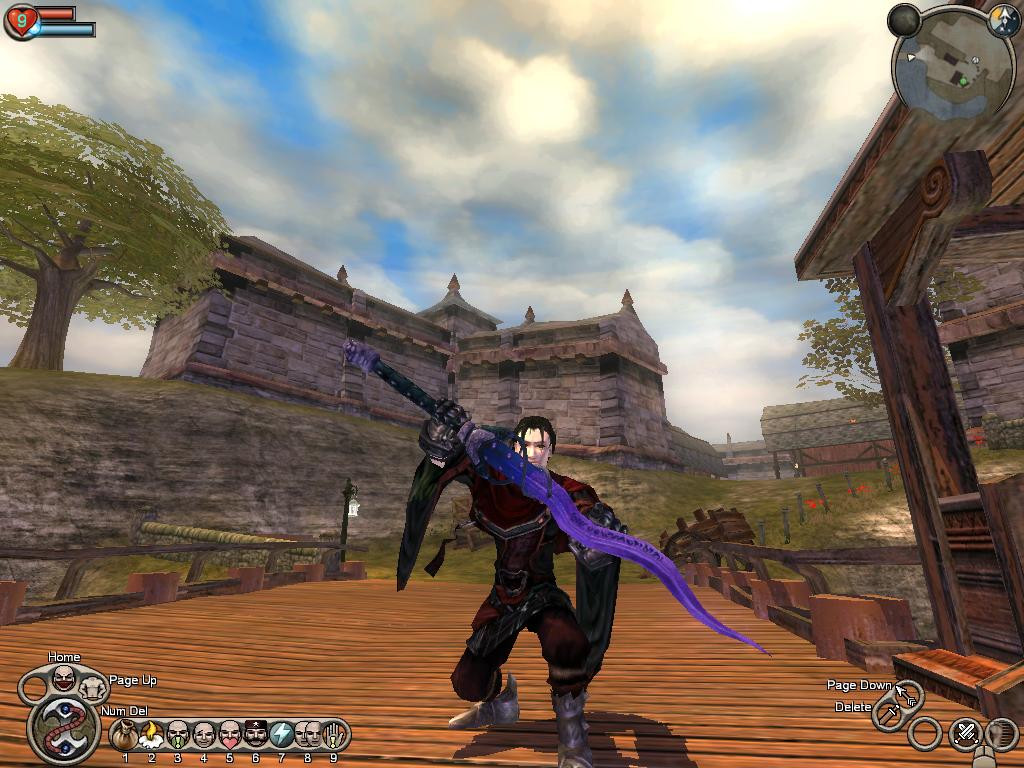Click the shield block icon

[1001, 734]
